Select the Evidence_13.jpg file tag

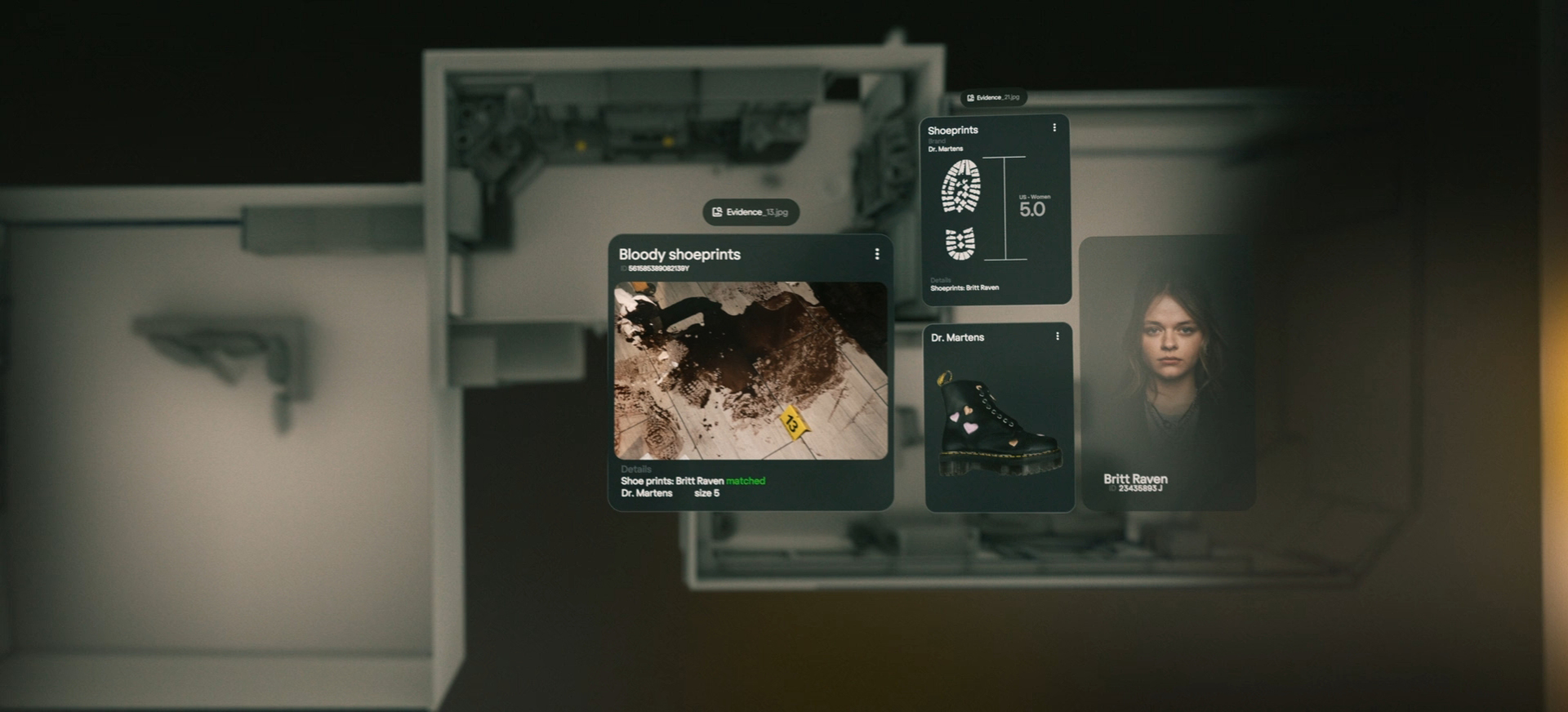[x=751, y=212]
